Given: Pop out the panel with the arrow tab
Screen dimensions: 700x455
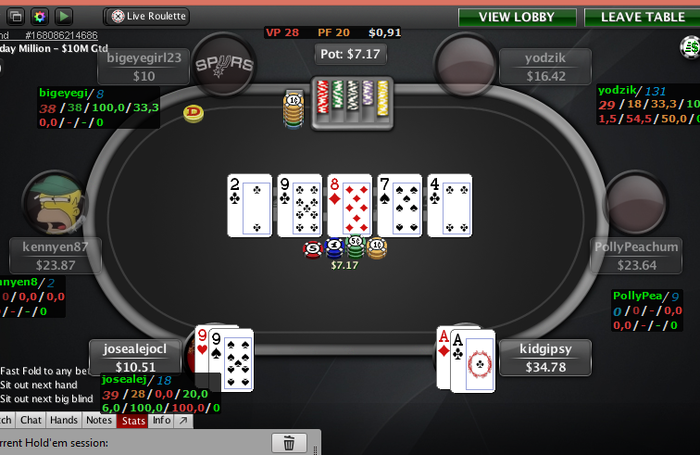Looking at the screenshot, I should pos(182,420).
